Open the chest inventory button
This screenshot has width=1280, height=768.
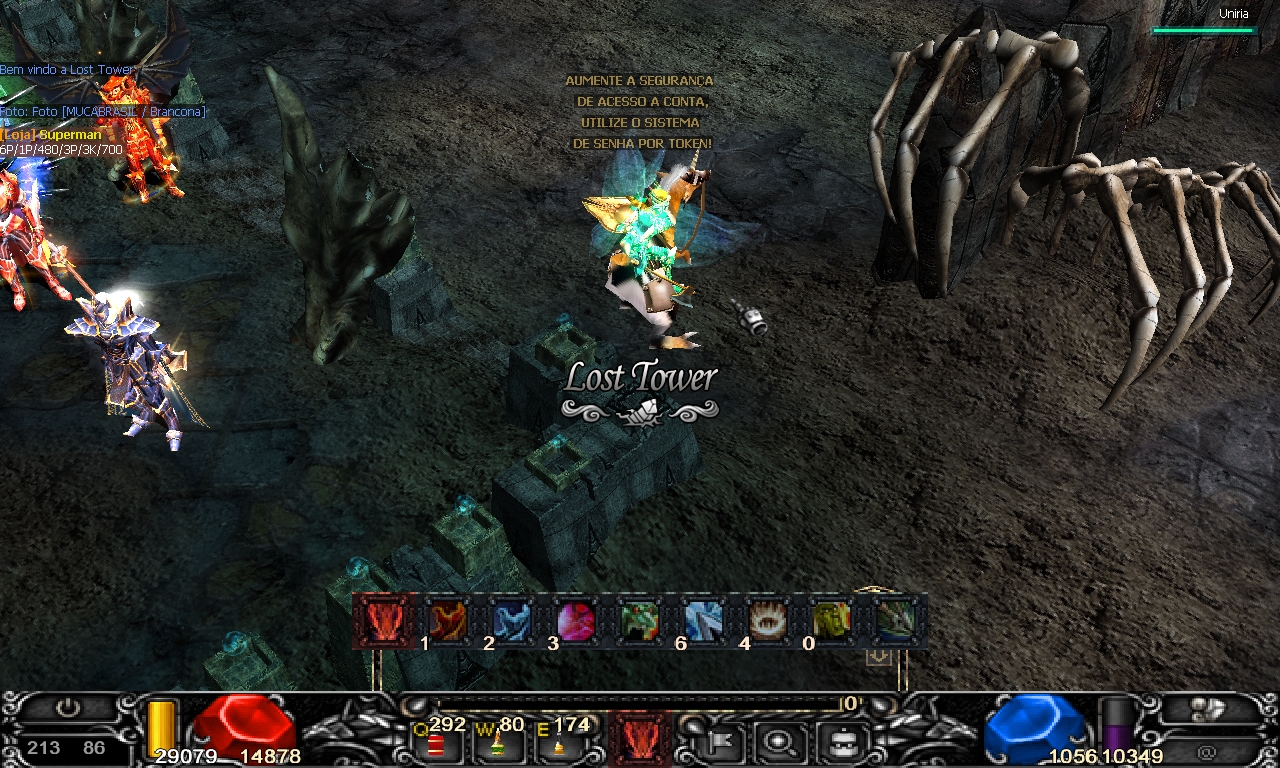click(x=839, y=741)
